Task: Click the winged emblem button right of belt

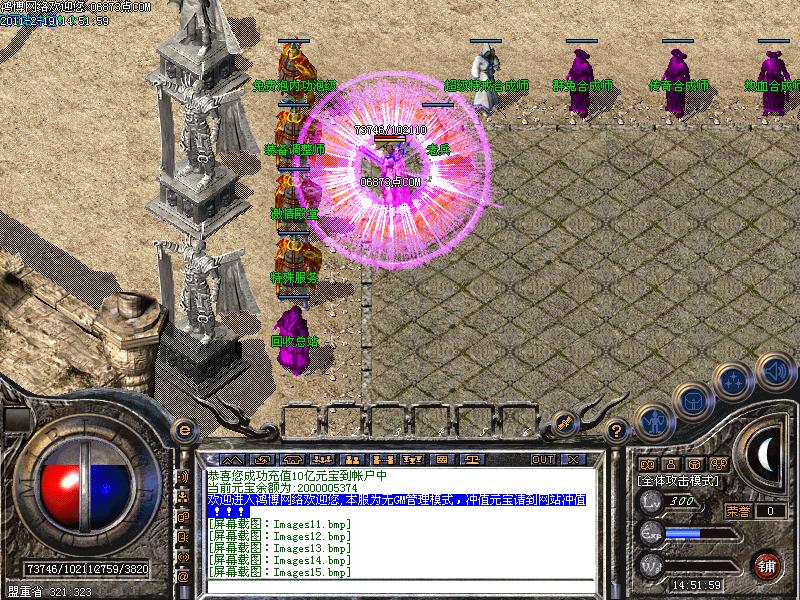Action: (566, 422)
